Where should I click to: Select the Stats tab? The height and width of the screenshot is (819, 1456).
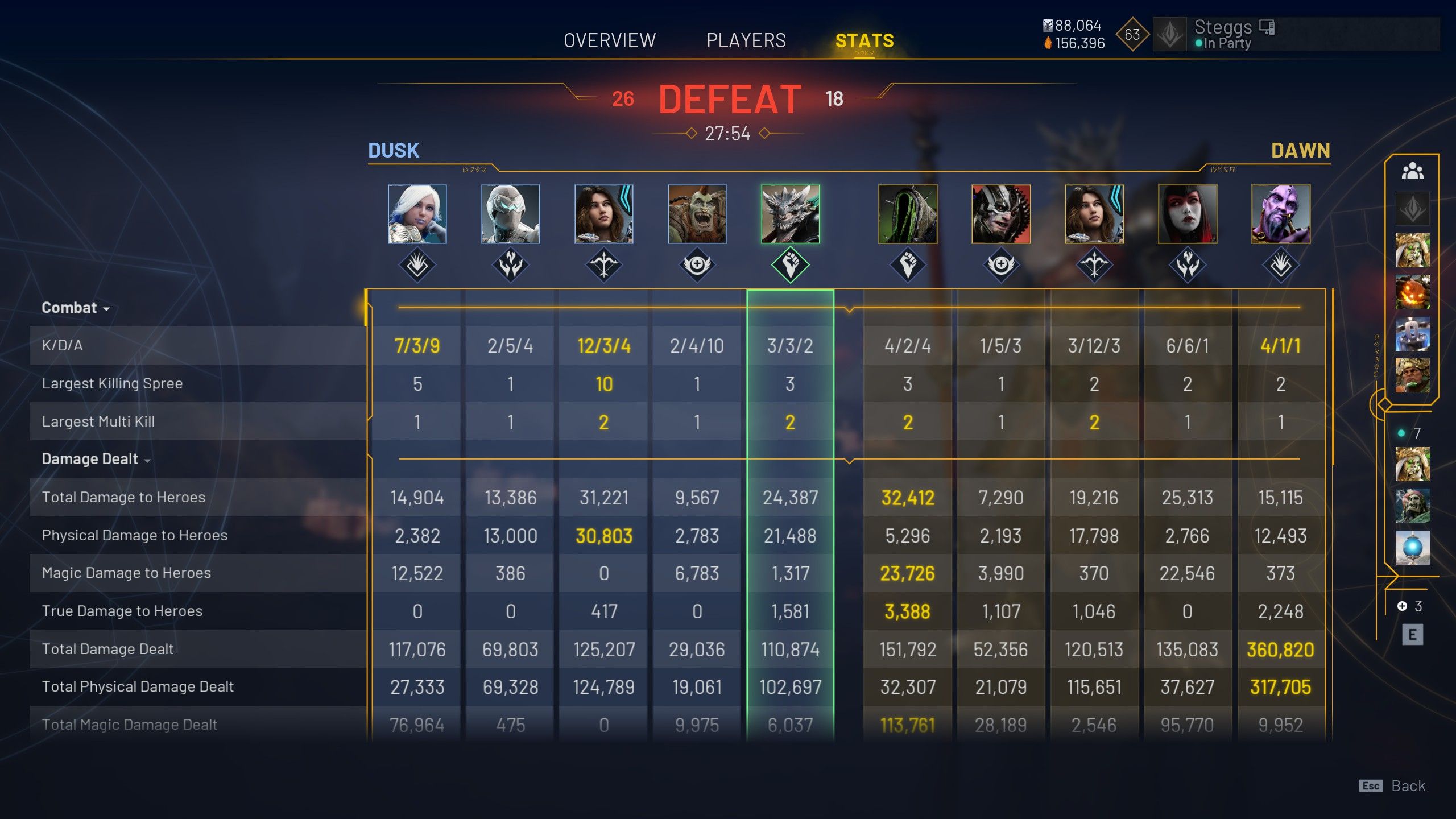click(864, 41)
